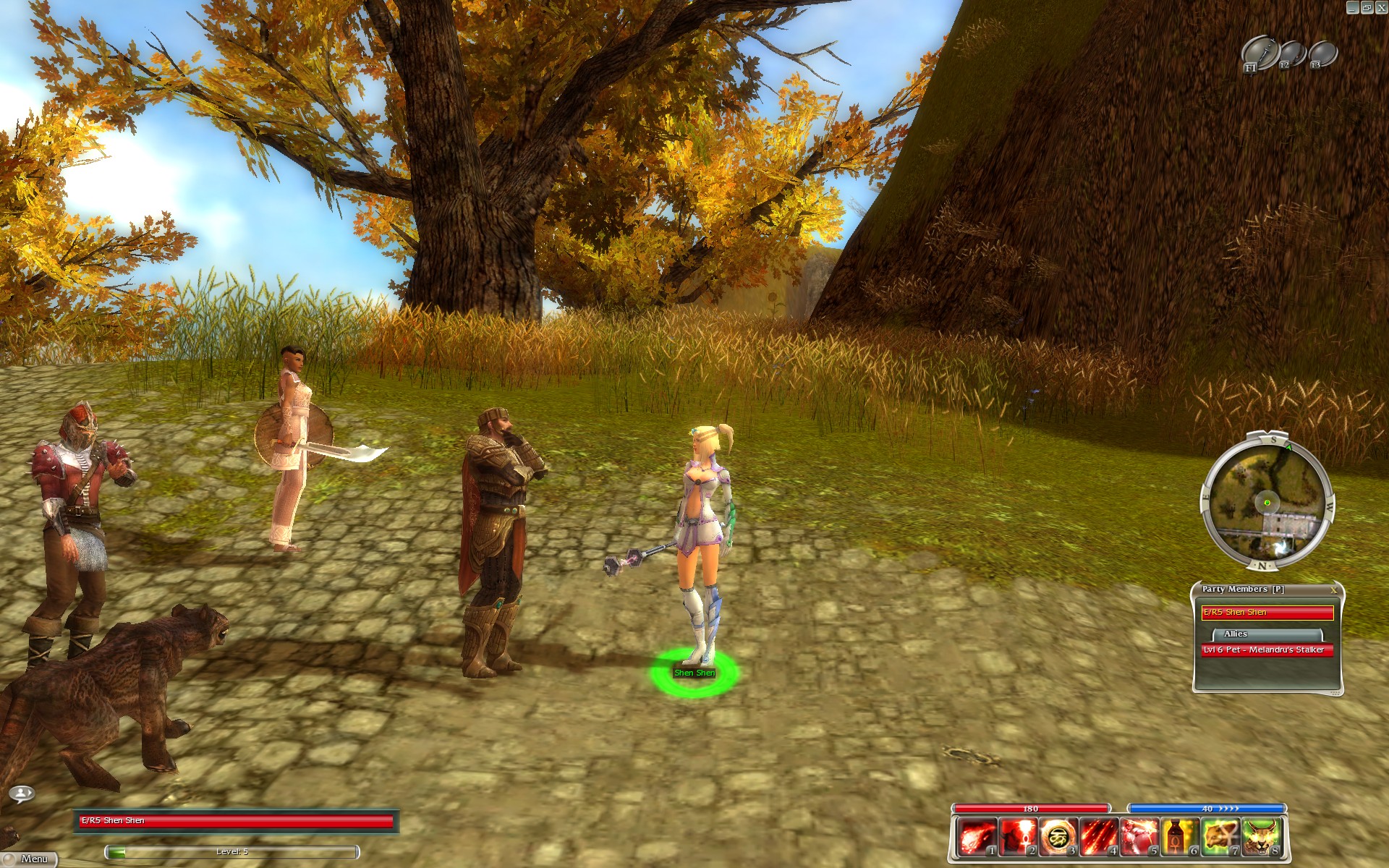Switch to the F2 weapon set
Image resolution: width=1389 pixels, height=868 pixels.
(1291, 54)
